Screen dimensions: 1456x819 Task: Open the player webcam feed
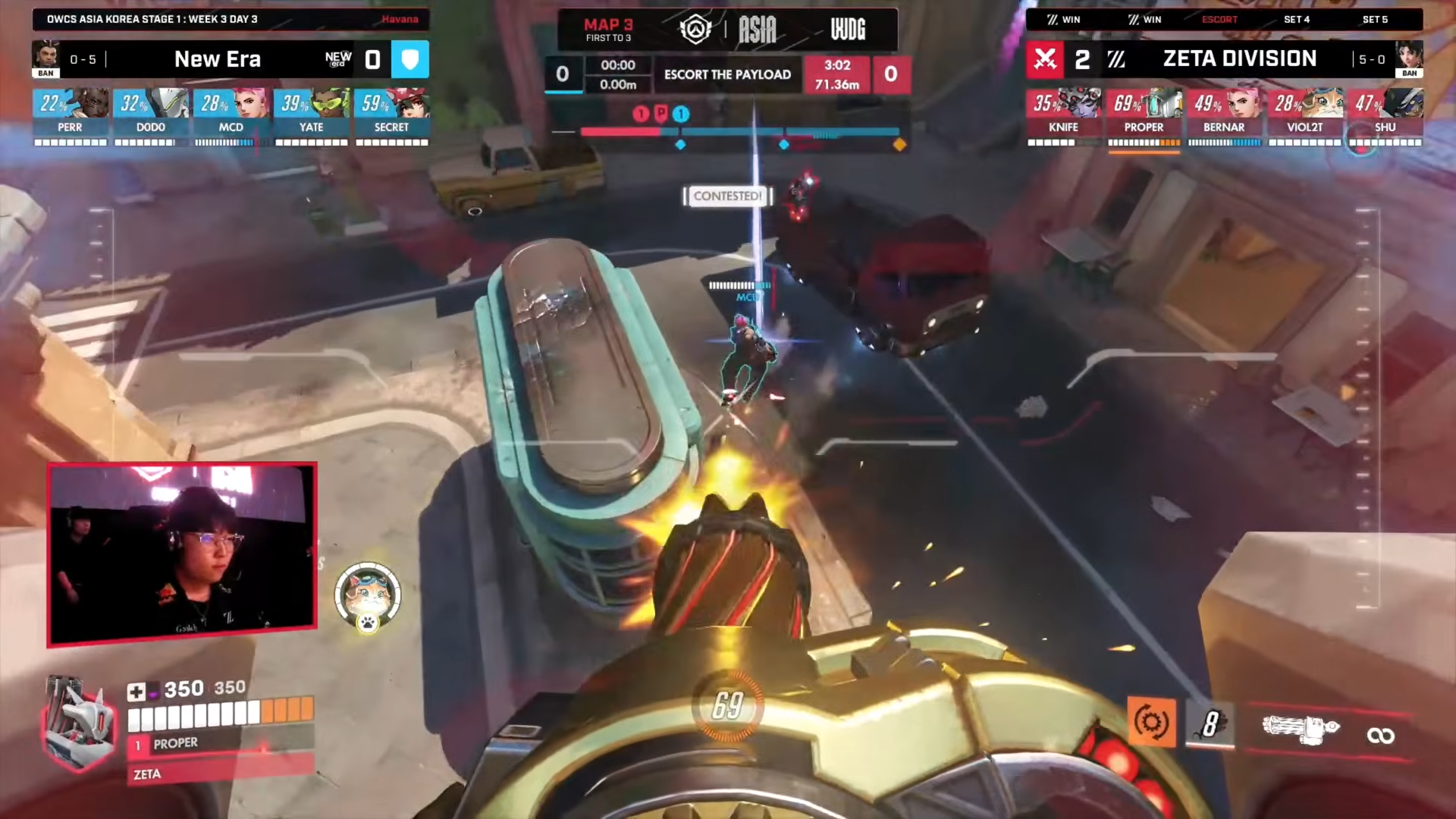click(182, 554)
